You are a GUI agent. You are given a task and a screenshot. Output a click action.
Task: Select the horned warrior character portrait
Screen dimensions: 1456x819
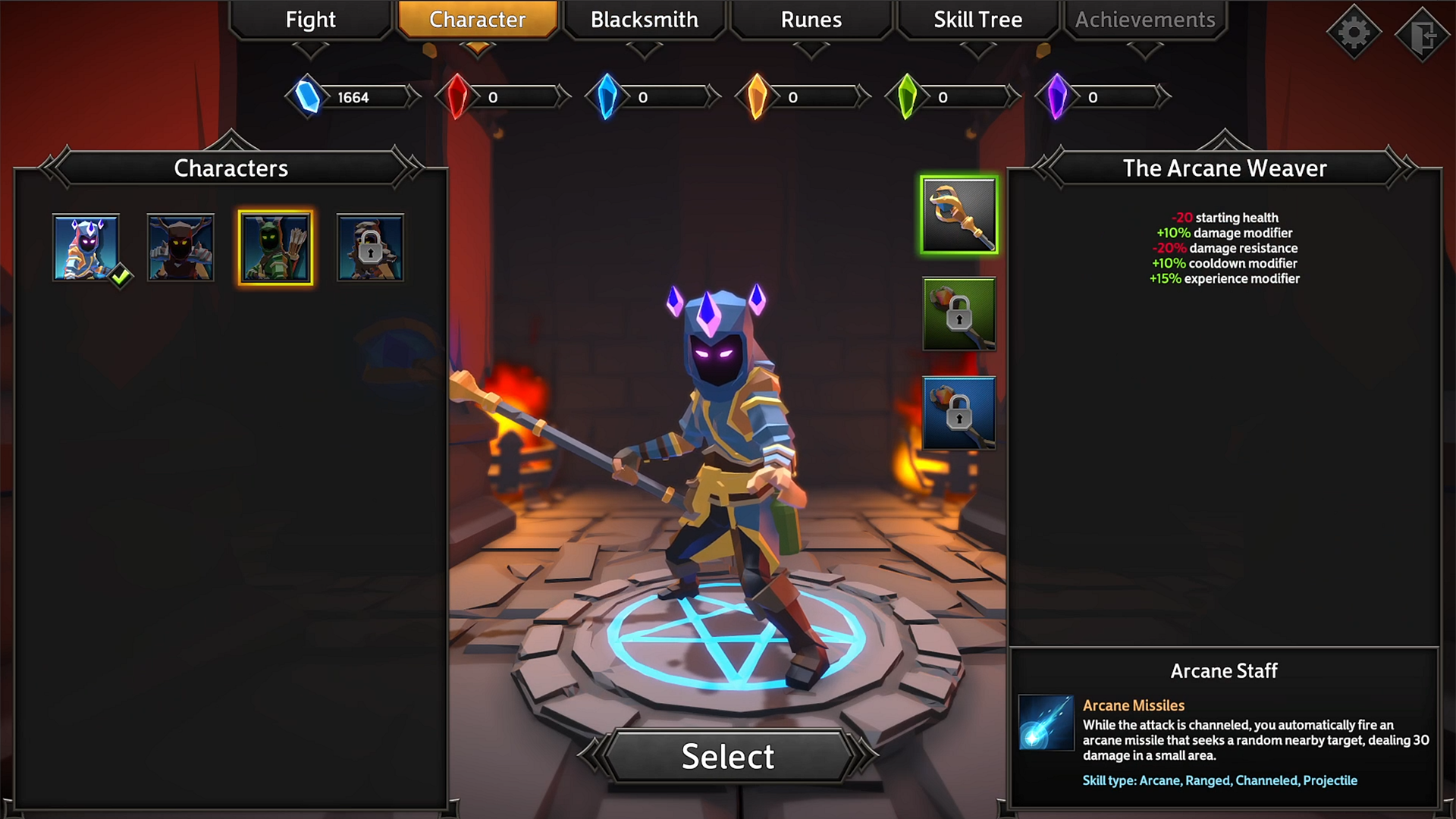click(180, 247)
